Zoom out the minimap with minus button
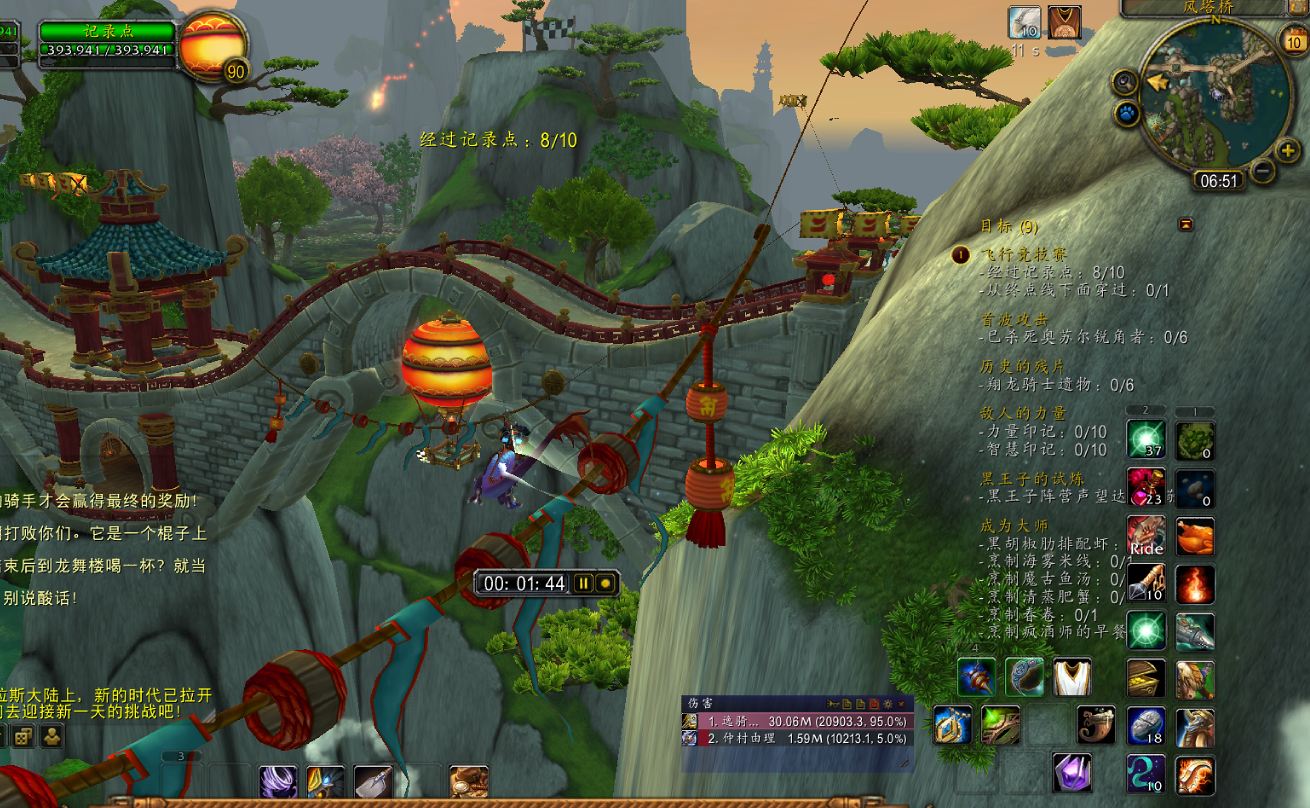This screenshot has width=1310, height=808. tap(1263, 171)
